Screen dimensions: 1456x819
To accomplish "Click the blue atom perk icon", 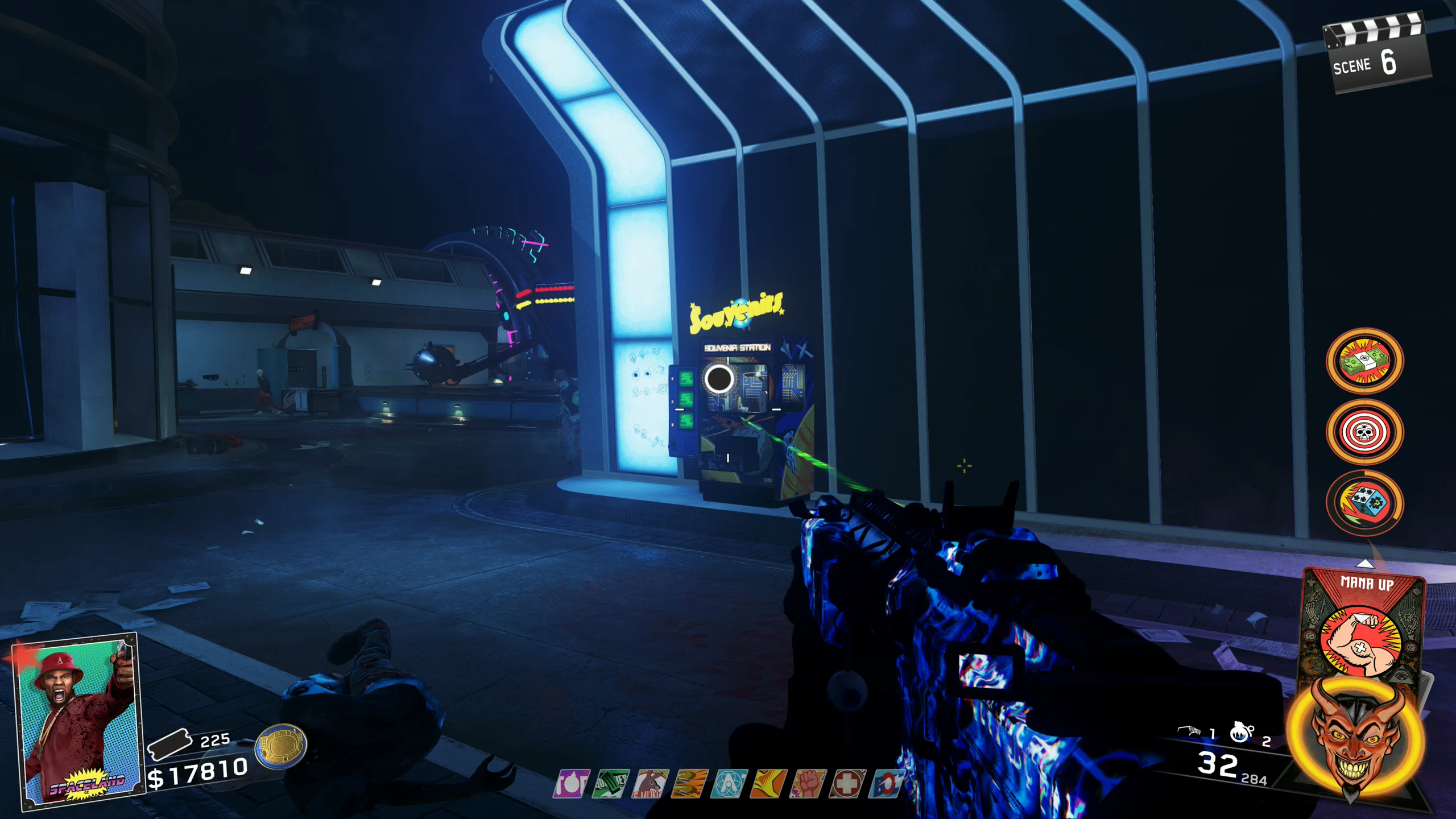I will [729, 784].
